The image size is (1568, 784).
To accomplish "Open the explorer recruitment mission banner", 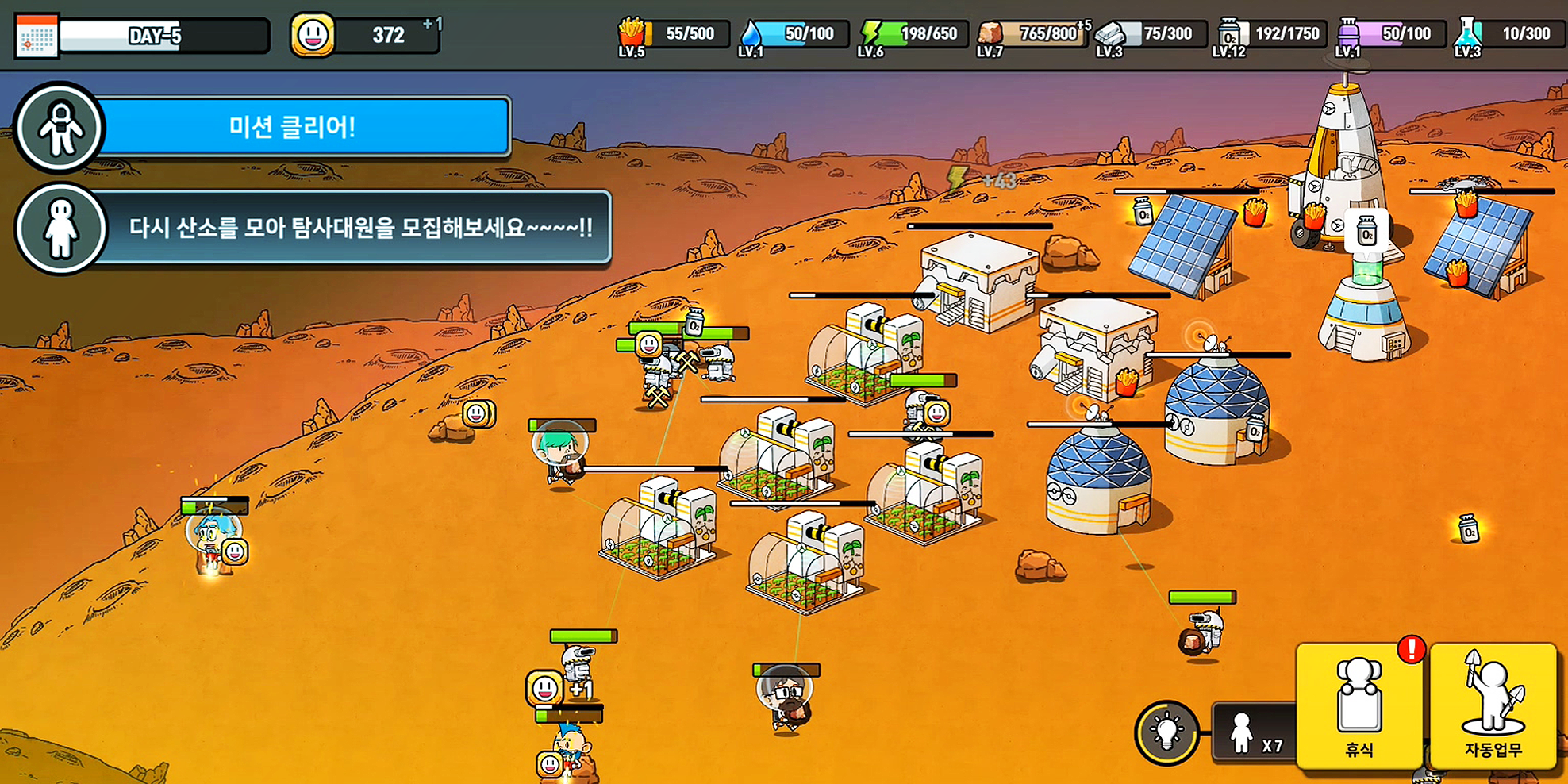I will [x=357, y=229].
